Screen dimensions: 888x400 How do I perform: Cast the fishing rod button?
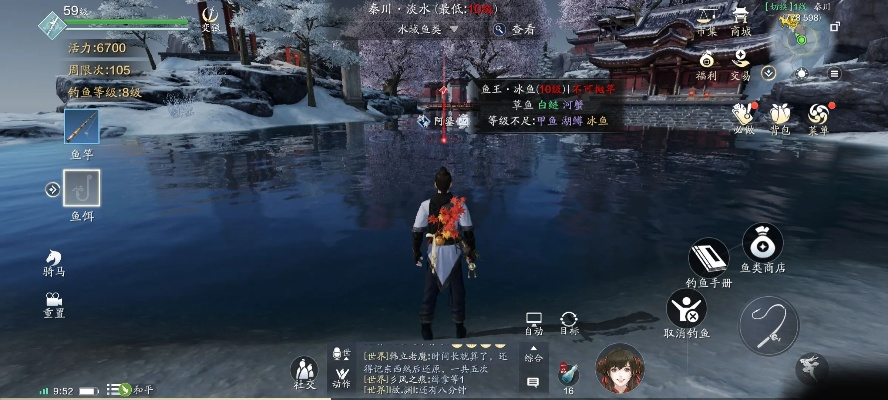coord(769,326)
